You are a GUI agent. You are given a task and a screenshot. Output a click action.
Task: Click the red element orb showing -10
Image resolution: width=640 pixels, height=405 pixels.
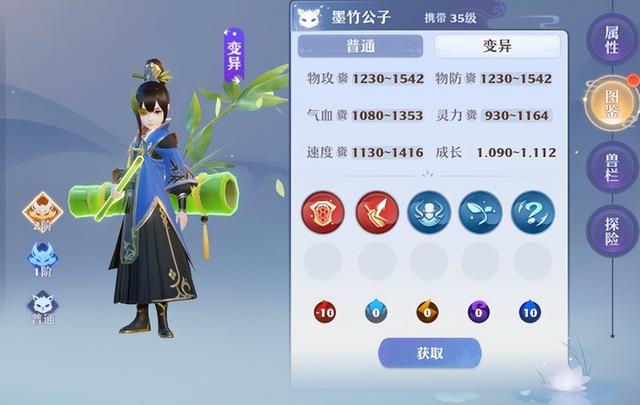(x=322, y=312)
